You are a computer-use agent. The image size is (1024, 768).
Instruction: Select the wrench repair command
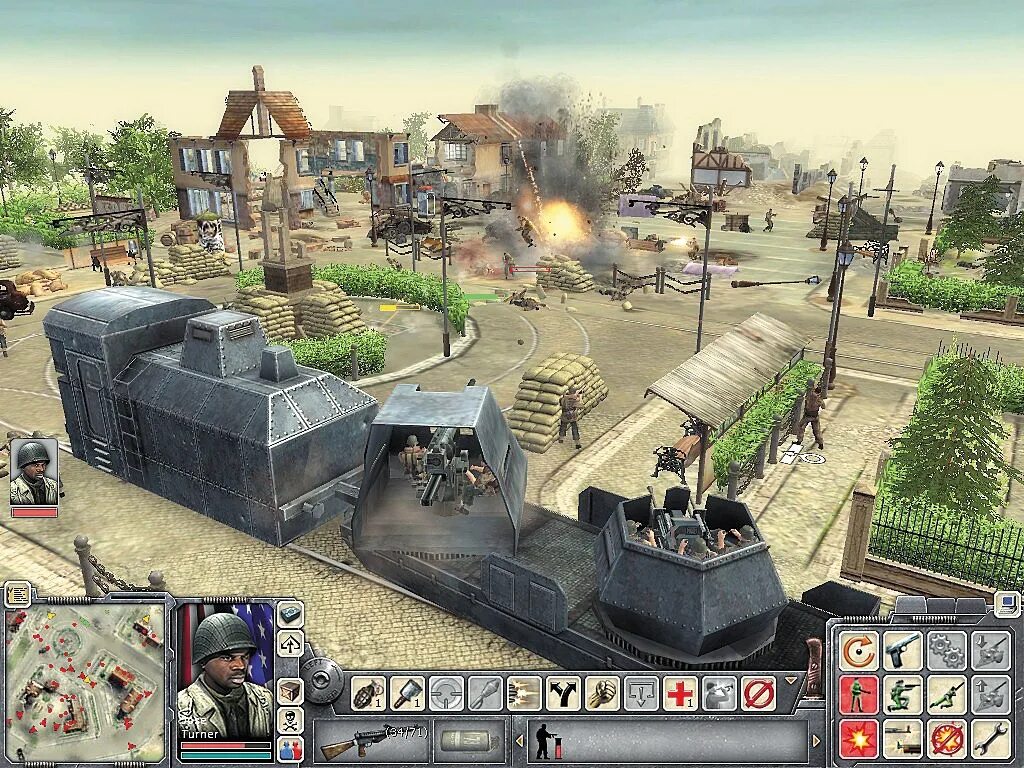pyautogui.click(x=990, y=738)
